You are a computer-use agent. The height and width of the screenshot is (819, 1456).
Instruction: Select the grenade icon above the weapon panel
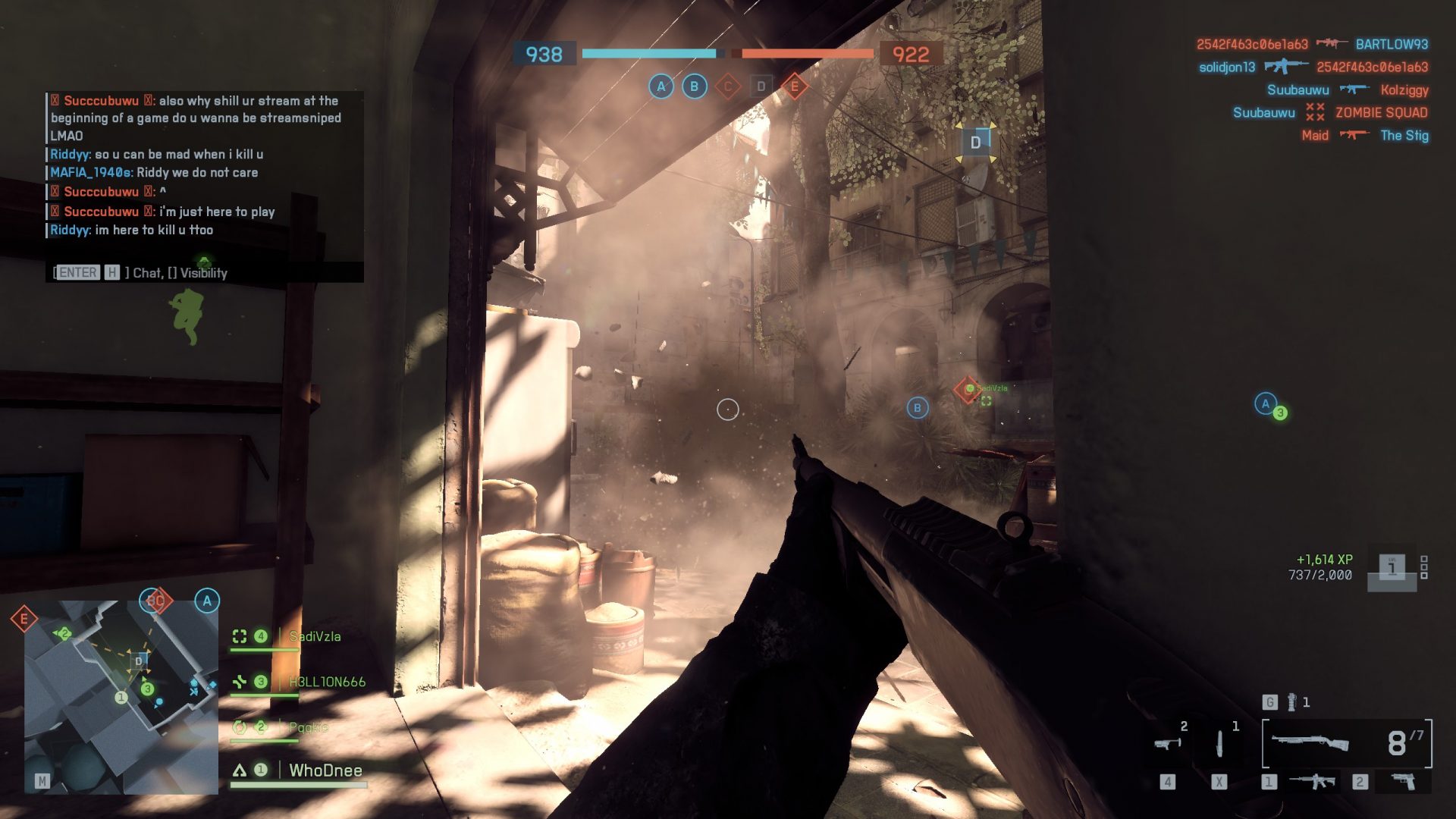pos(1291,702)
